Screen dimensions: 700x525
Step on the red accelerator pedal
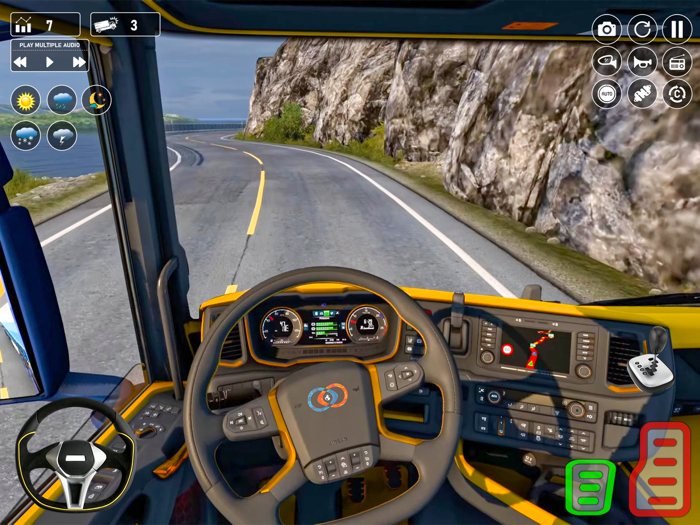tap(665, 469)
